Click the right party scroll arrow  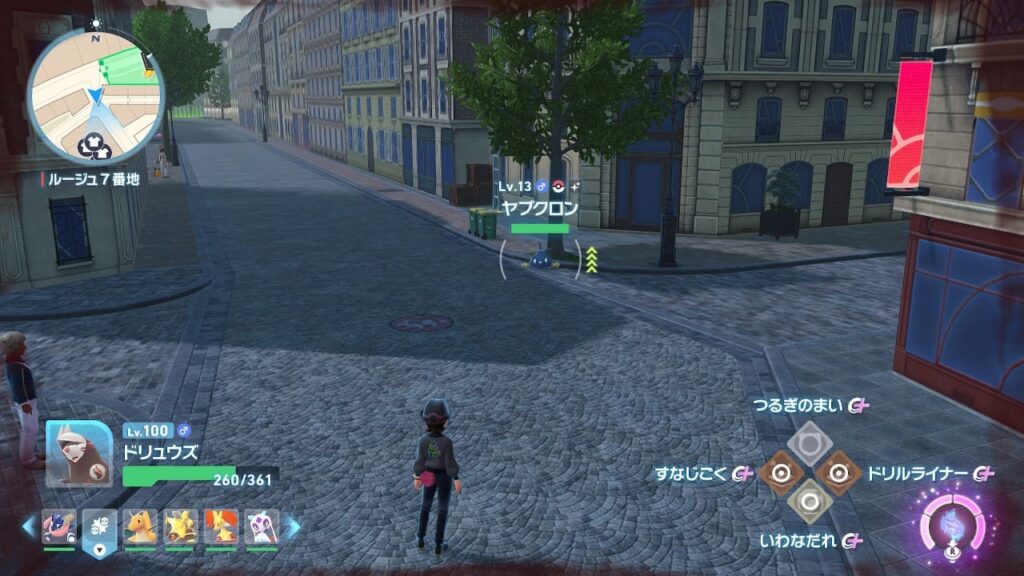[293, 526]
